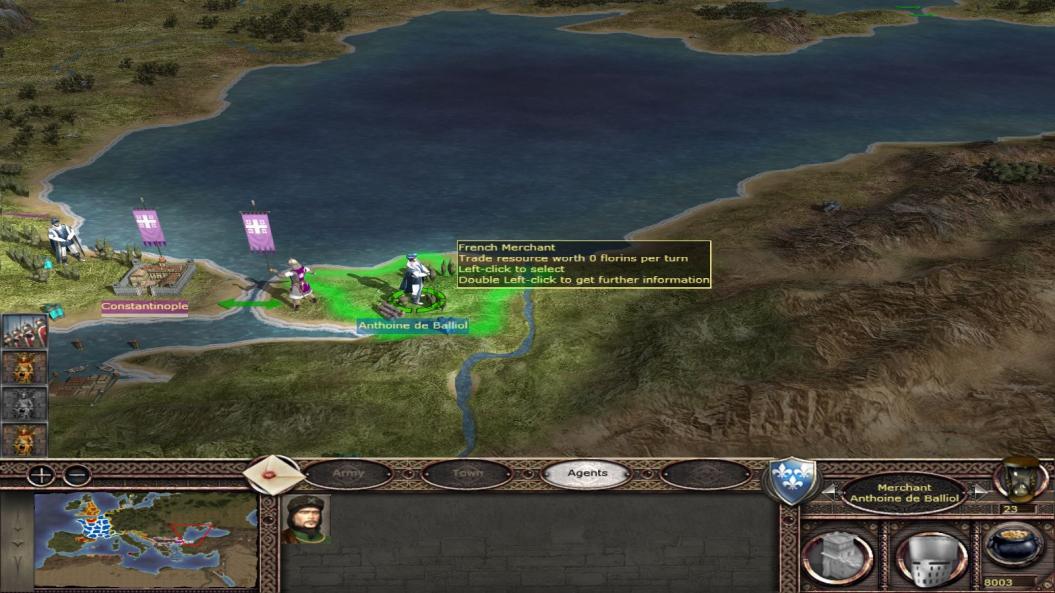The height and width of the screenshot is (593, 1055).
Task: Open the fleur-de-lis faction shield
Action: tap(792, 479)
